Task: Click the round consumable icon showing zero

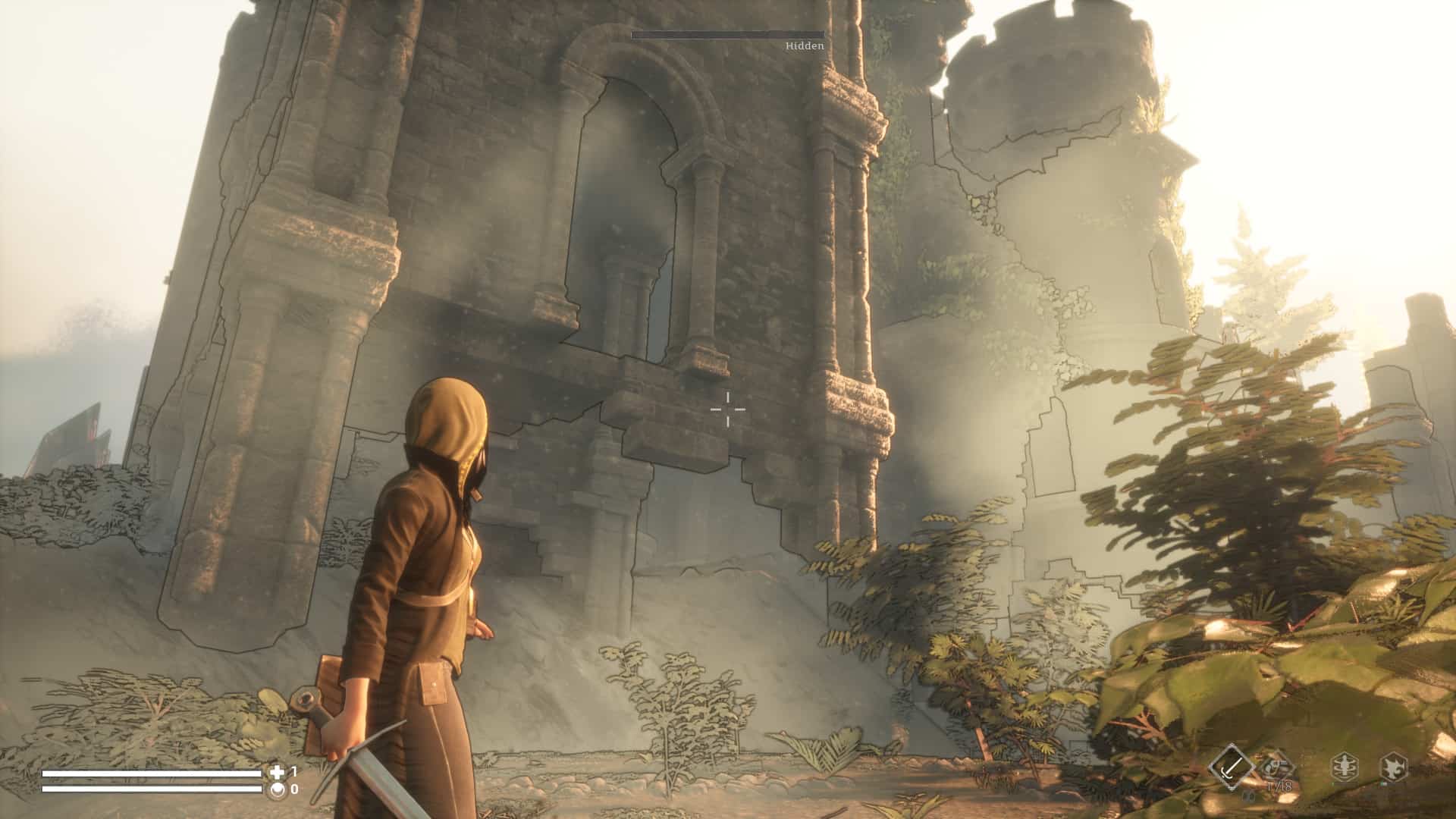Action: coord(276,790)
